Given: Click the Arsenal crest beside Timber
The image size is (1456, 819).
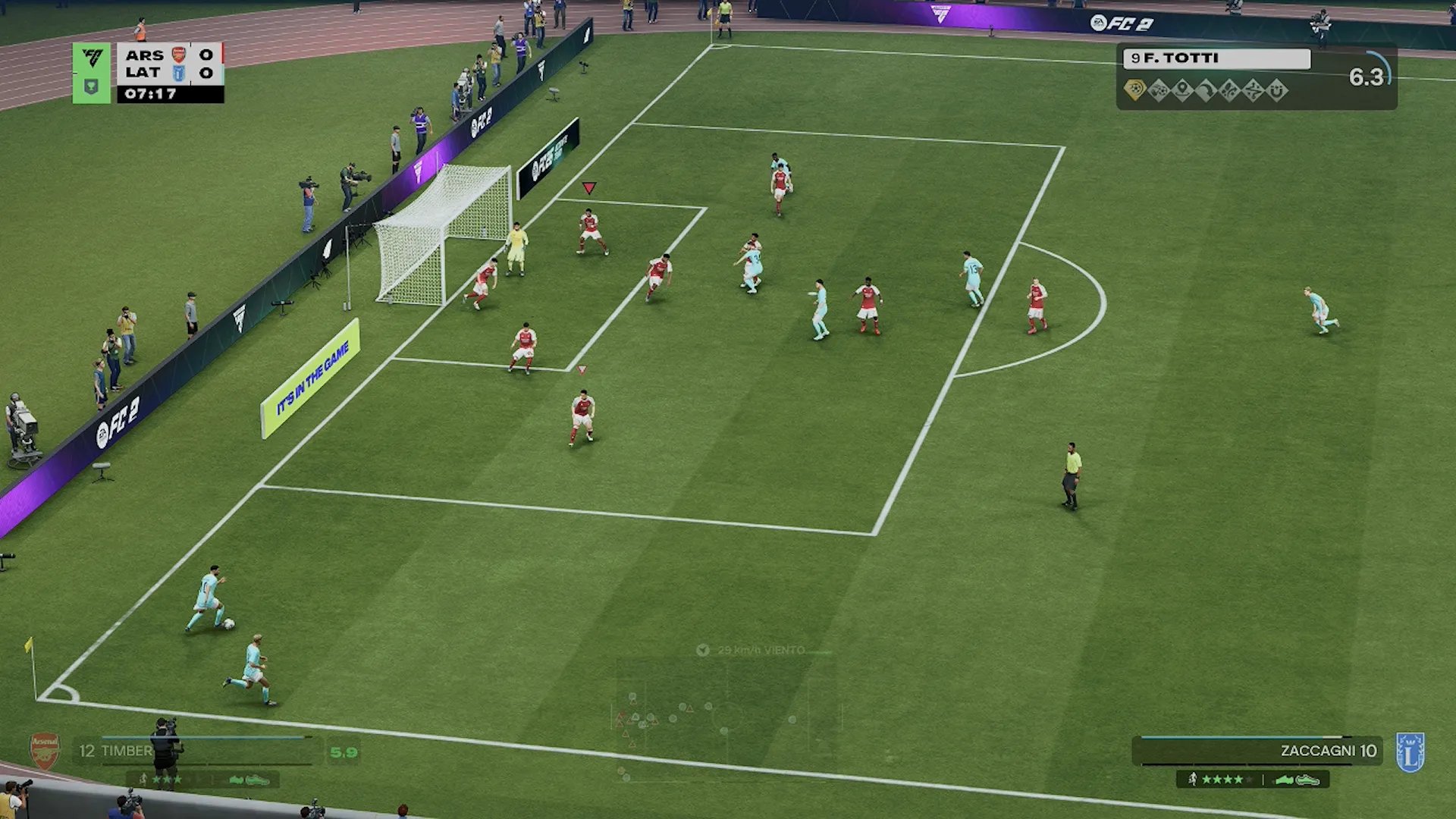Looking at the screenshot, I should 44,751.
